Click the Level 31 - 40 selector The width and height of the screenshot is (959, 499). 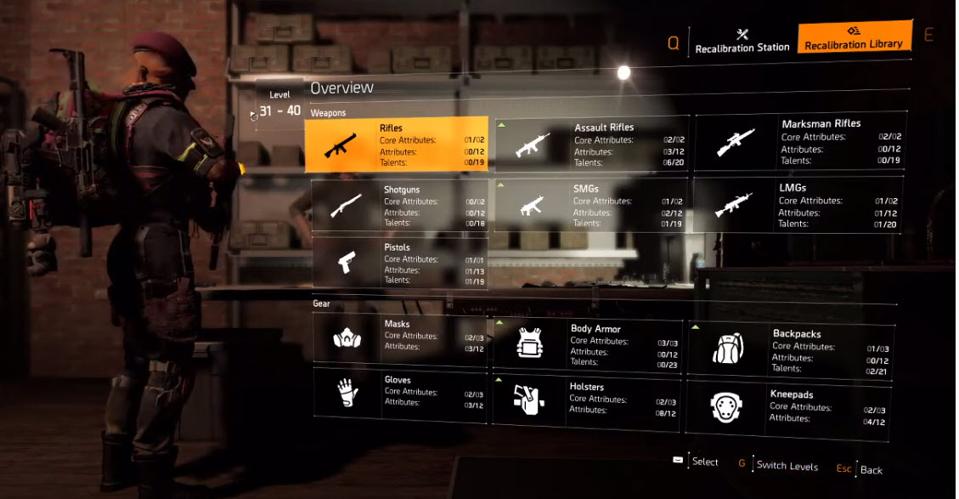click(x=279, y=110)
